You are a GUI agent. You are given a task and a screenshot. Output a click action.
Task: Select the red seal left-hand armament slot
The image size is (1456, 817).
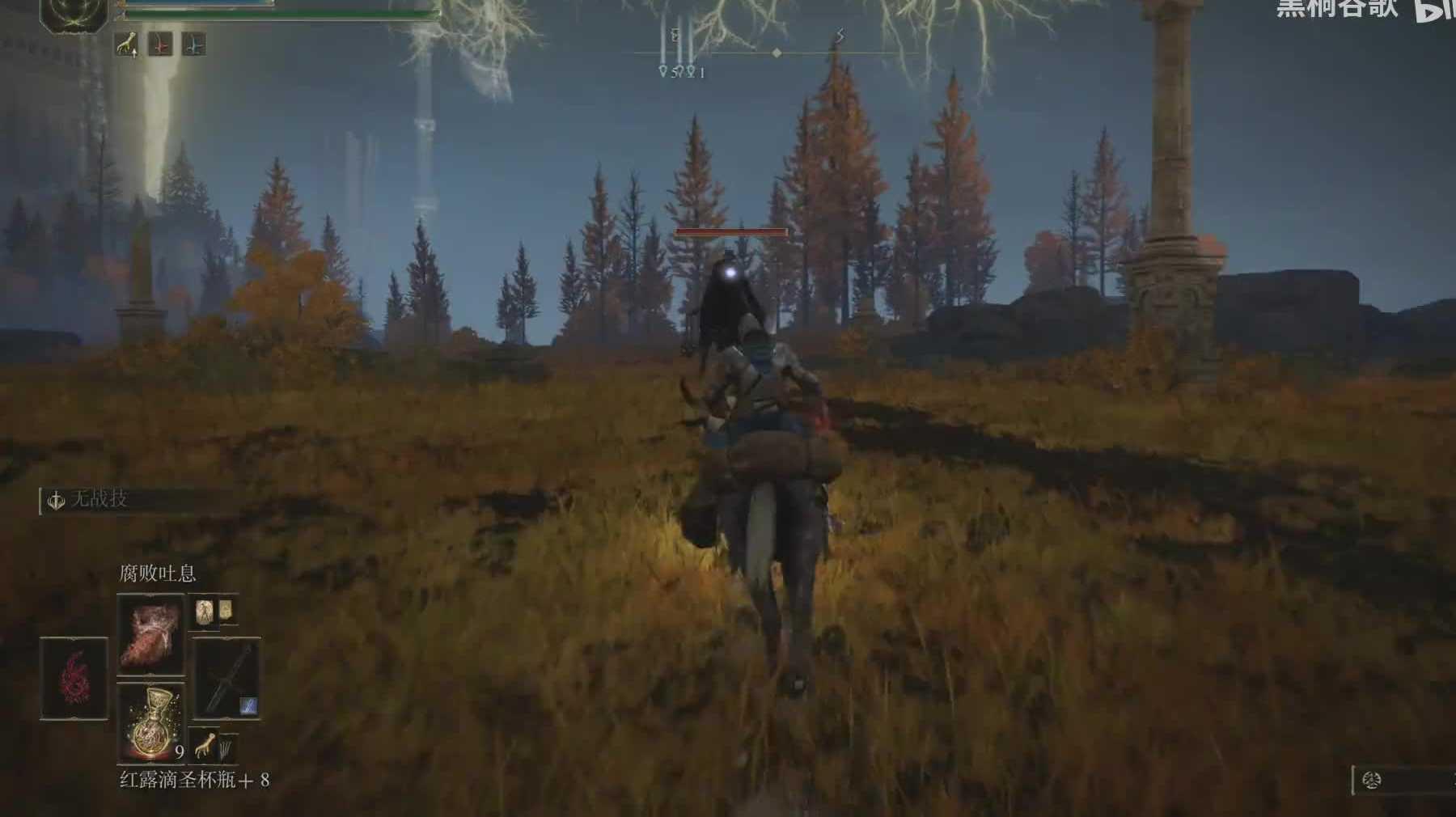(x=74, y=678)
